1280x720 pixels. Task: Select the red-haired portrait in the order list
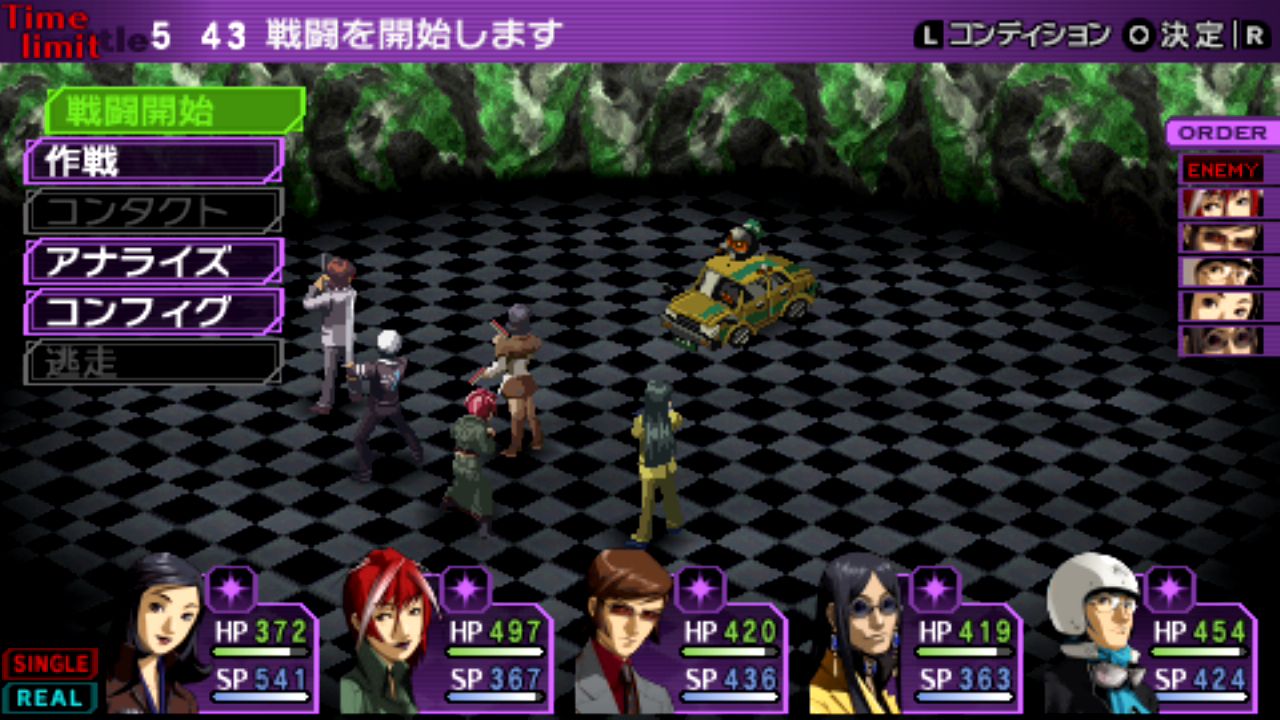tap(1222, 203)
